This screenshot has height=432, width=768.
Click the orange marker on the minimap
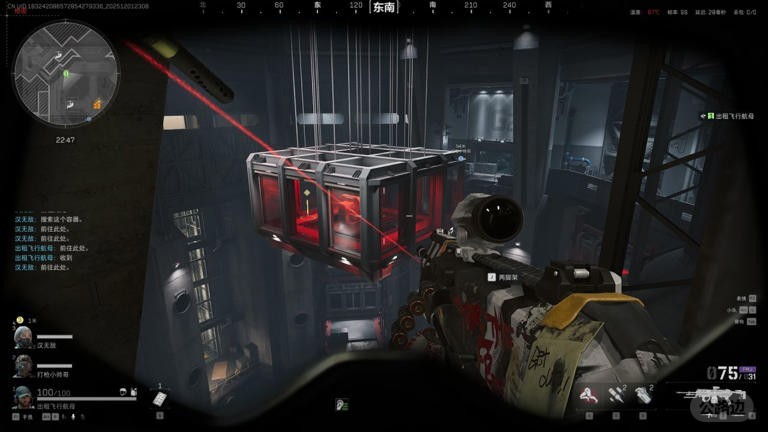[97, 104]
